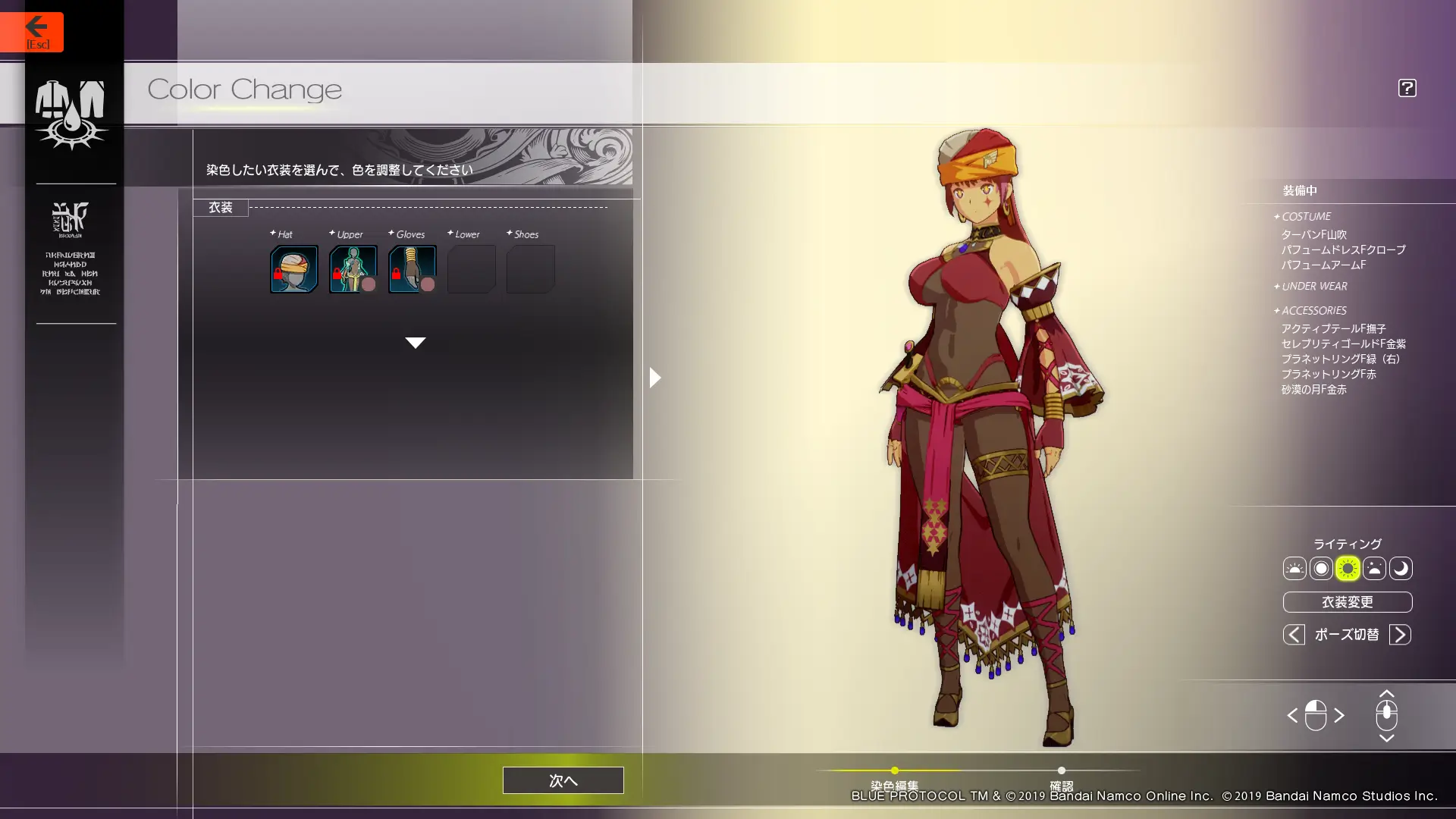Image resolution: width=1456 pixels, height=819 pixels.
Task: Set lighting to crescent moon night
Action: (1401, 569)
